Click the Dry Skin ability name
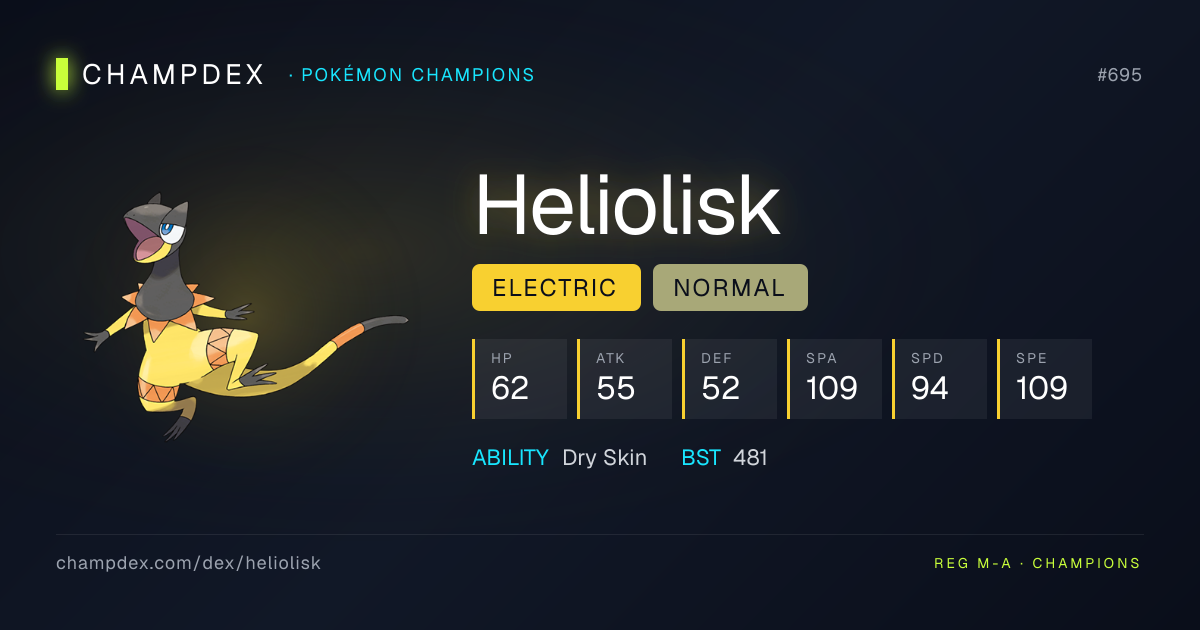Viewport: 1200px width, 630px height. [604, 458]
